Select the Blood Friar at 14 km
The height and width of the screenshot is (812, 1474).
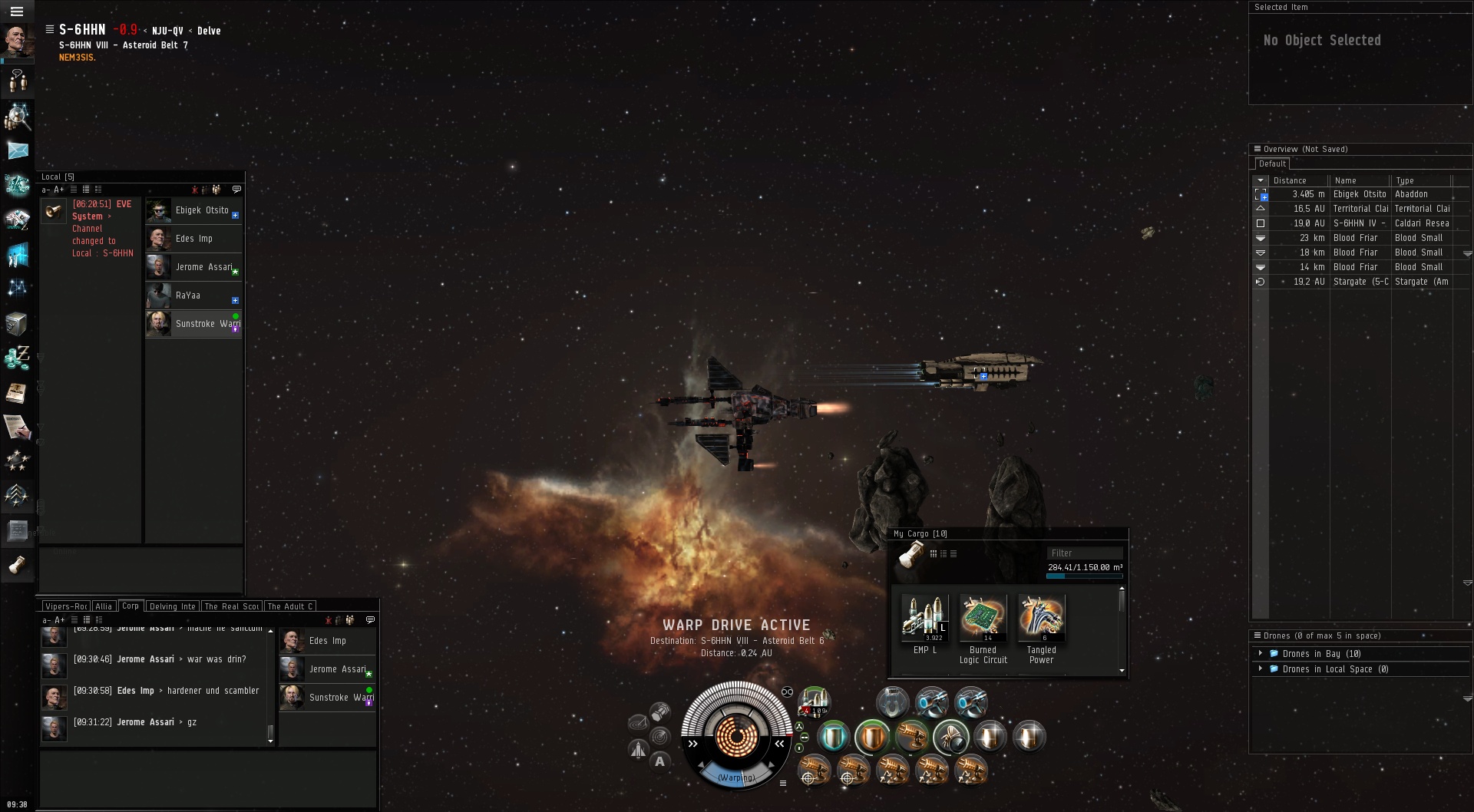coord(1359,267)
